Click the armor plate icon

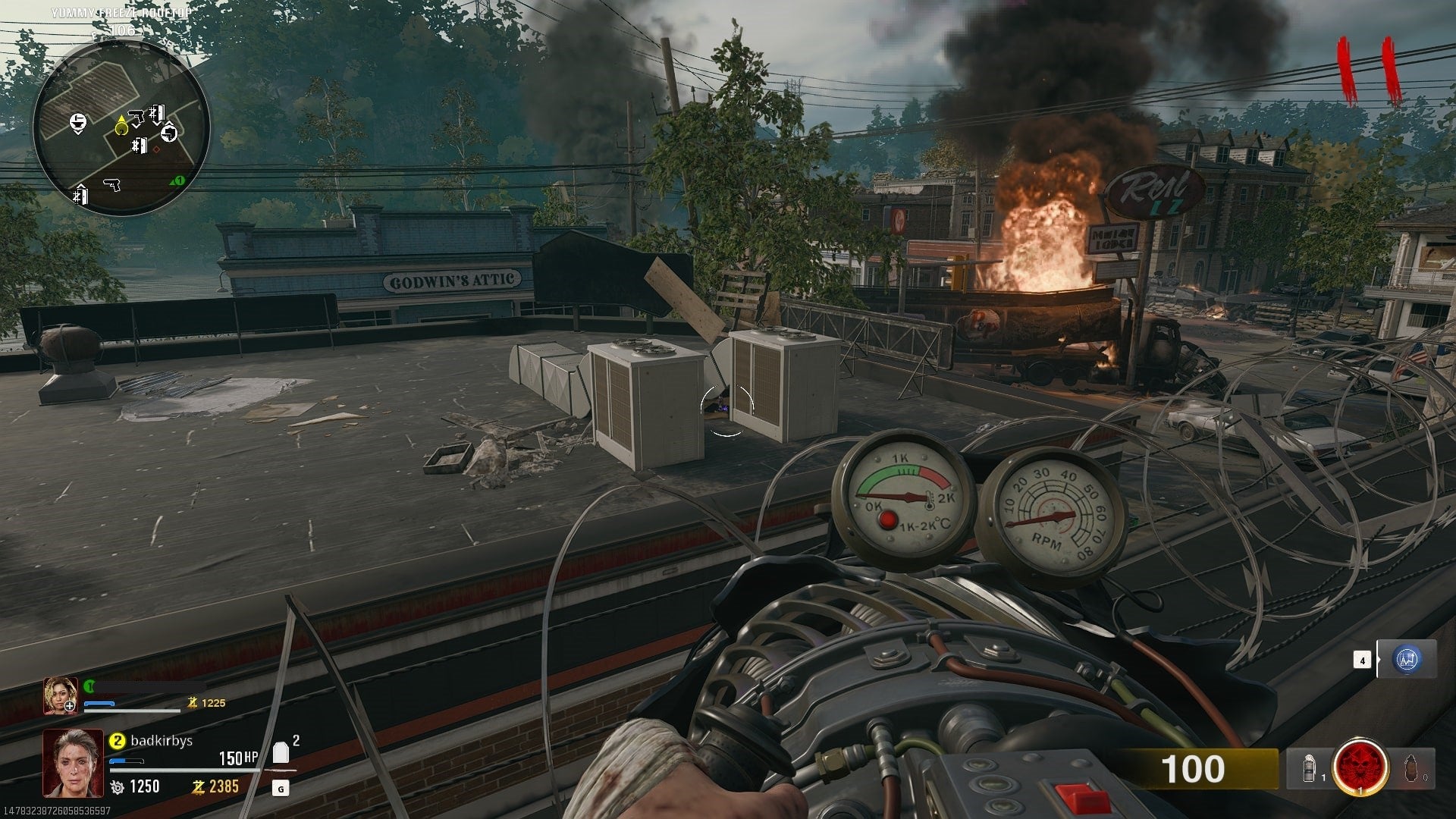pos(281,752)
